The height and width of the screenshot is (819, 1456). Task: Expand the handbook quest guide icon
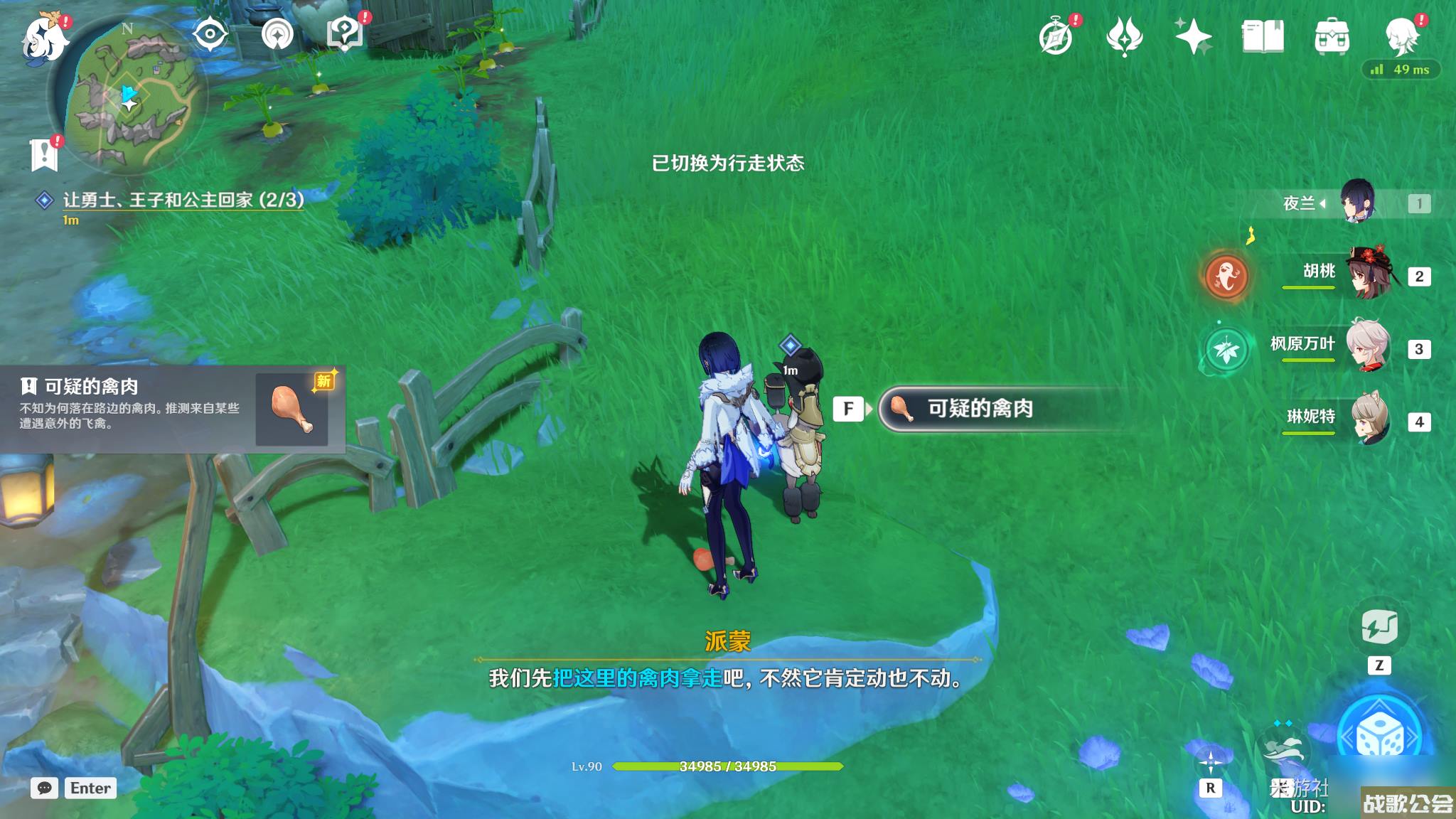click(x=344, y=31)
